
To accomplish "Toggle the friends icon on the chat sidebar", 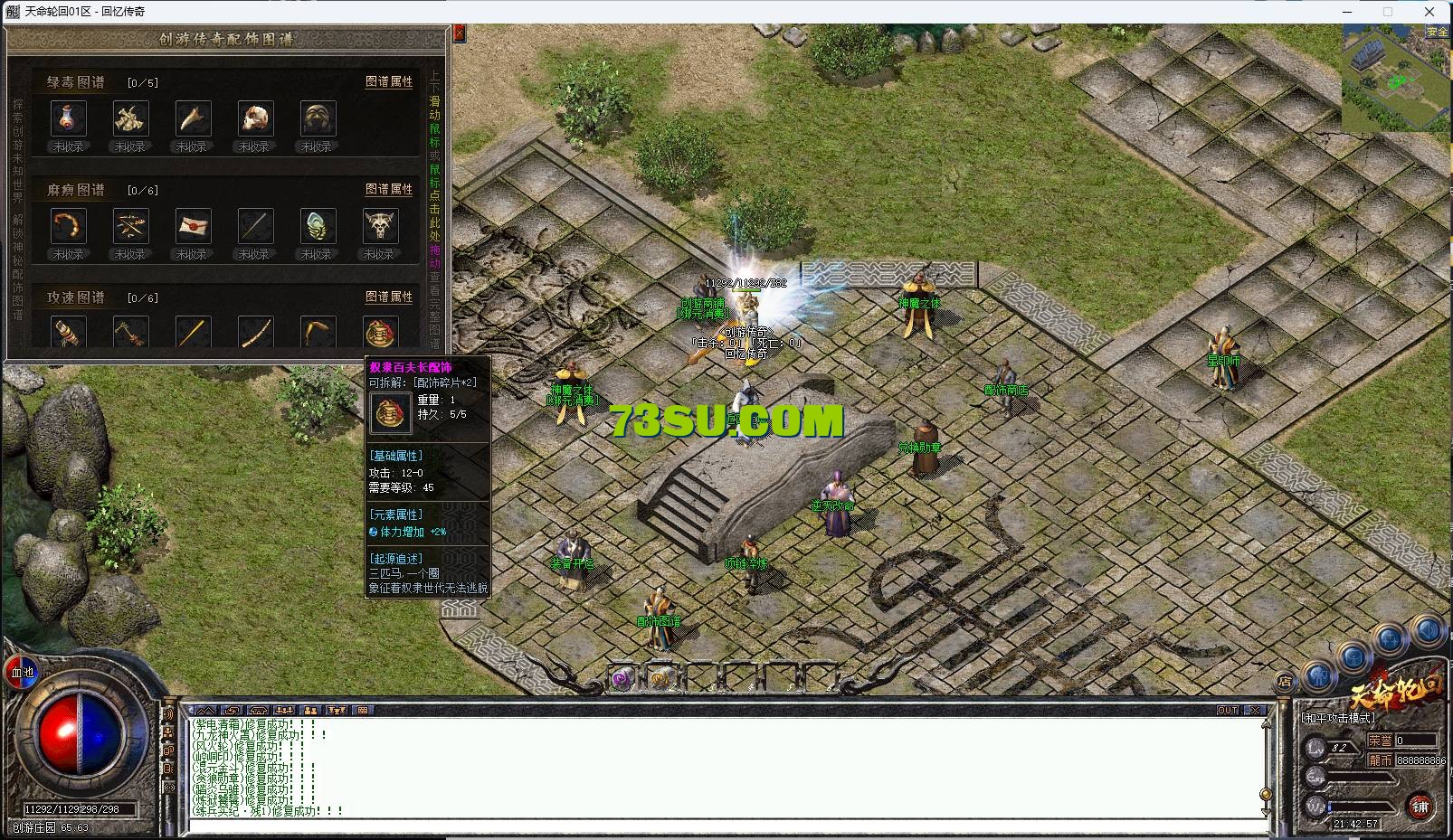I will [168, 731].
